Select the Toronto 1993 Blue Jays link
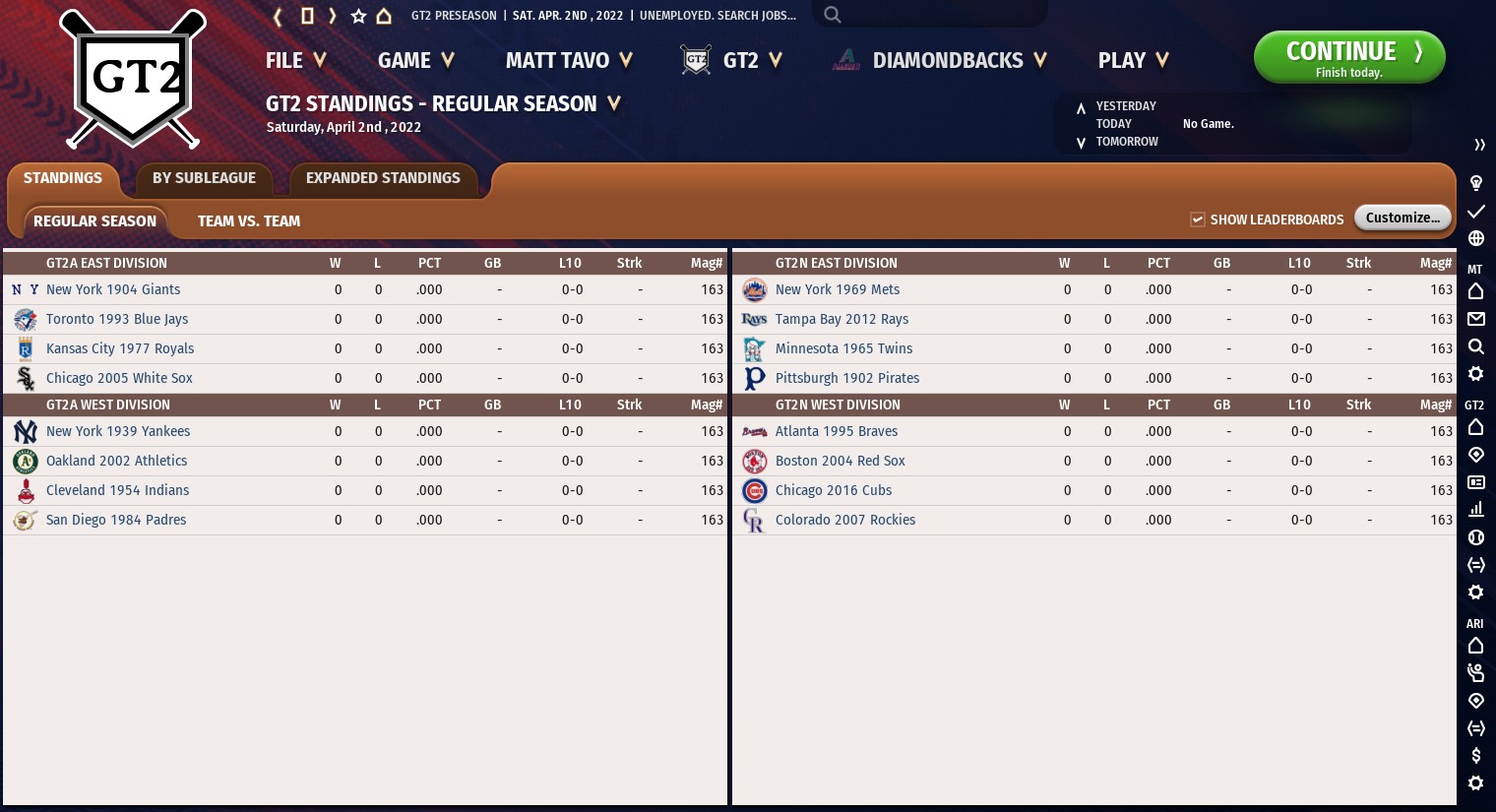Screen dimensions: 1496x812 [x=117, y=320]
